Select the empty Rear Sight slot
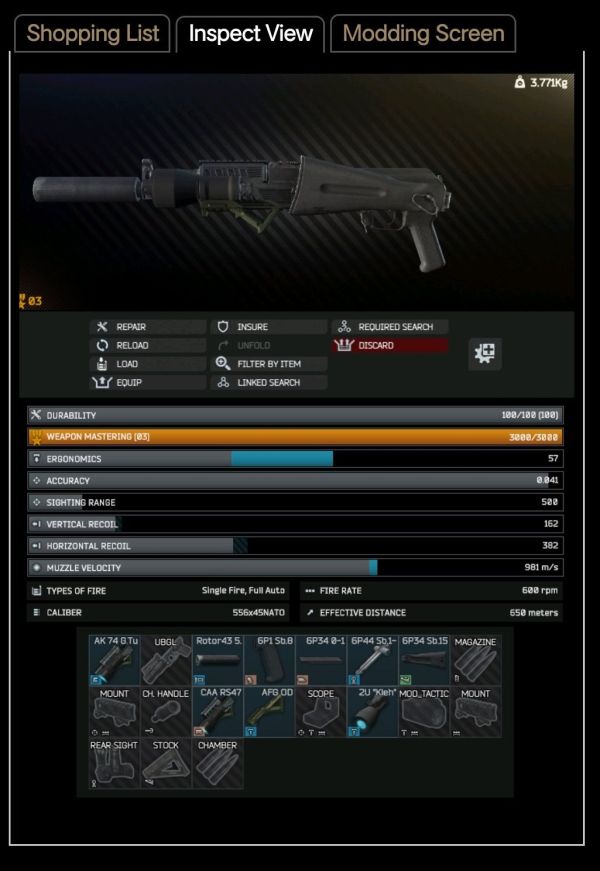The height and width of the screenshot is (871, 600). [114, 763]
